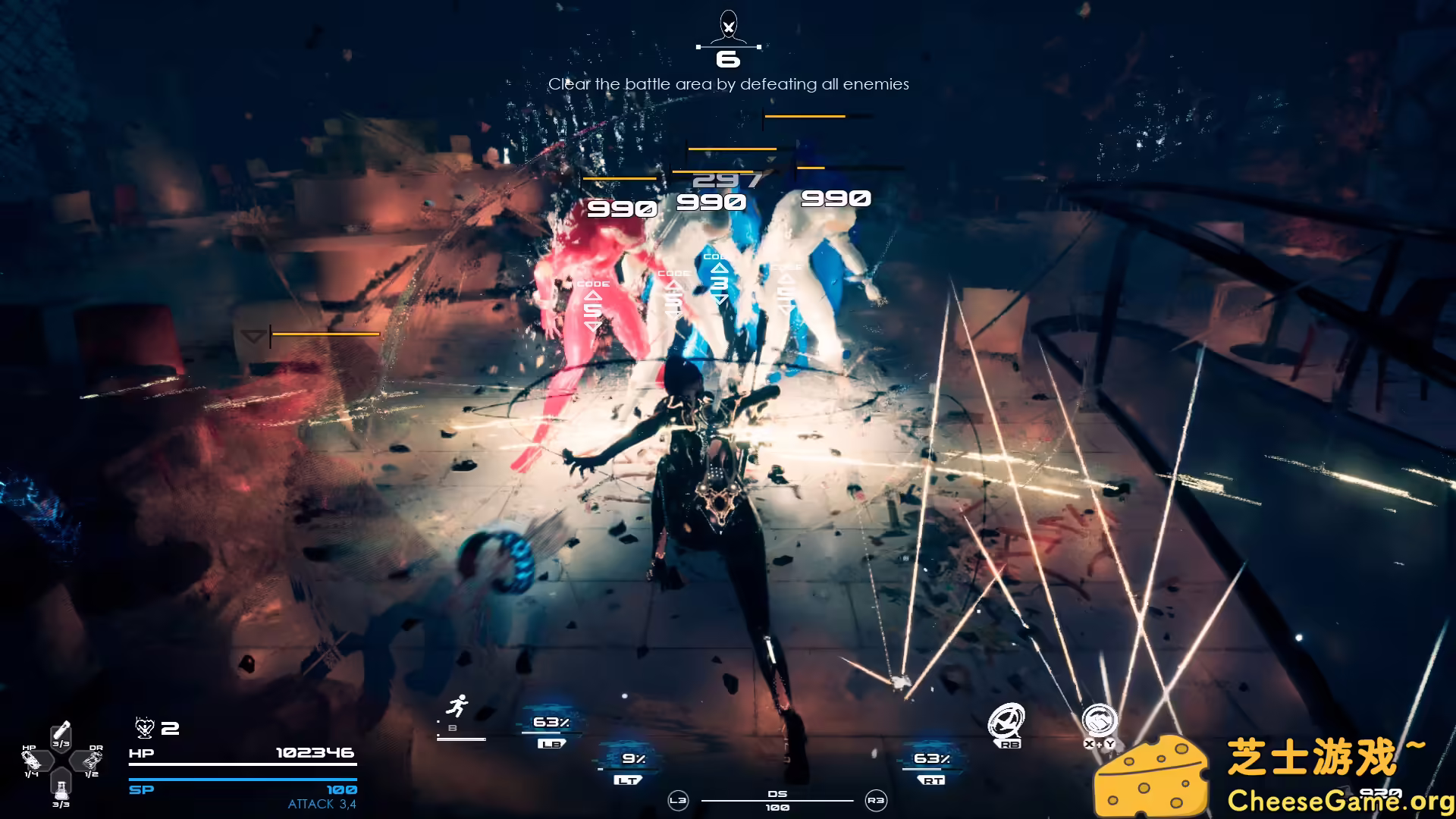Choose the bottom flask item slot

(x=61, y=785)
